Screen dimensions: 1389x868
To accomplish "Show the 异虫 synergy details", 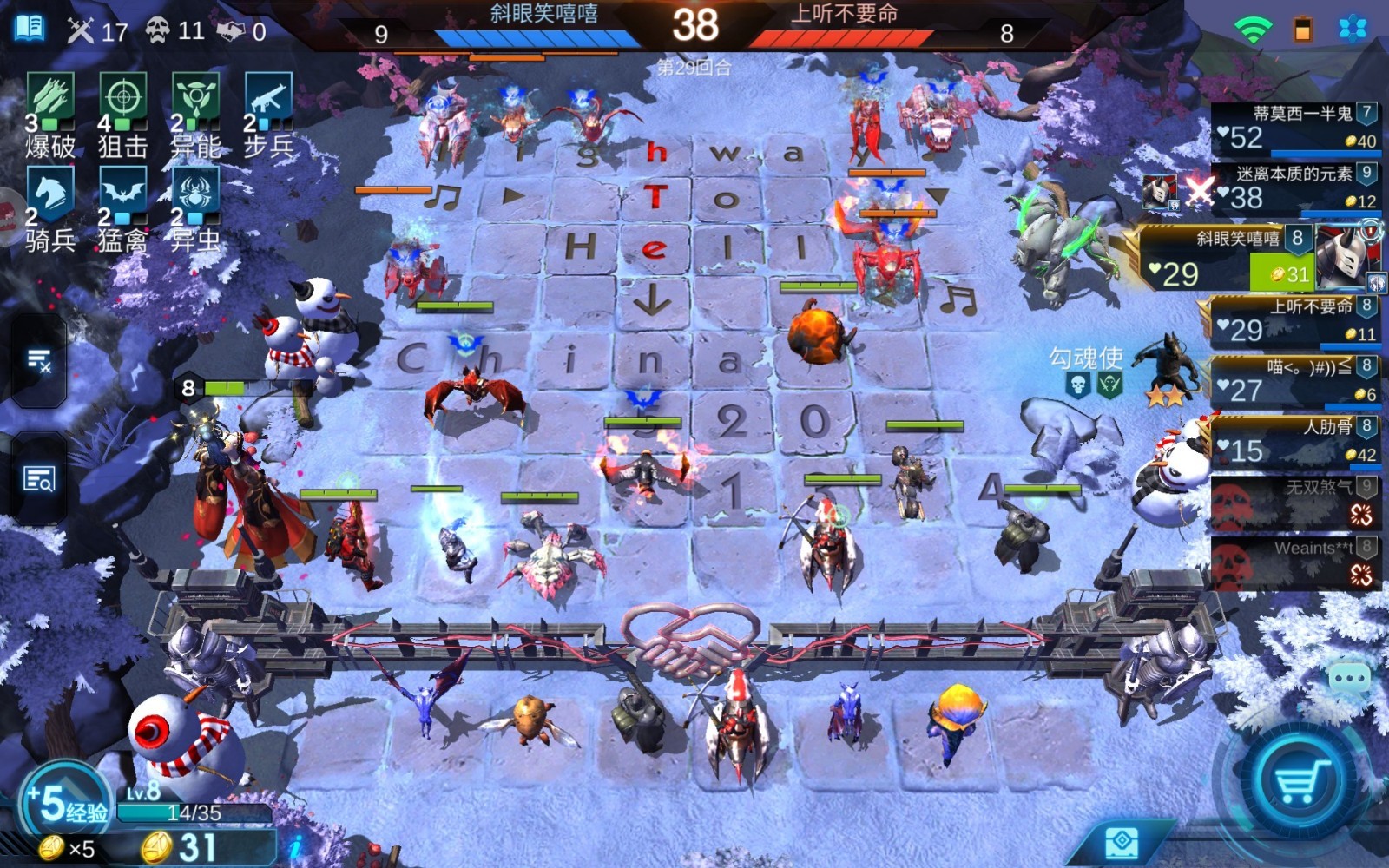I will point(195,210).
